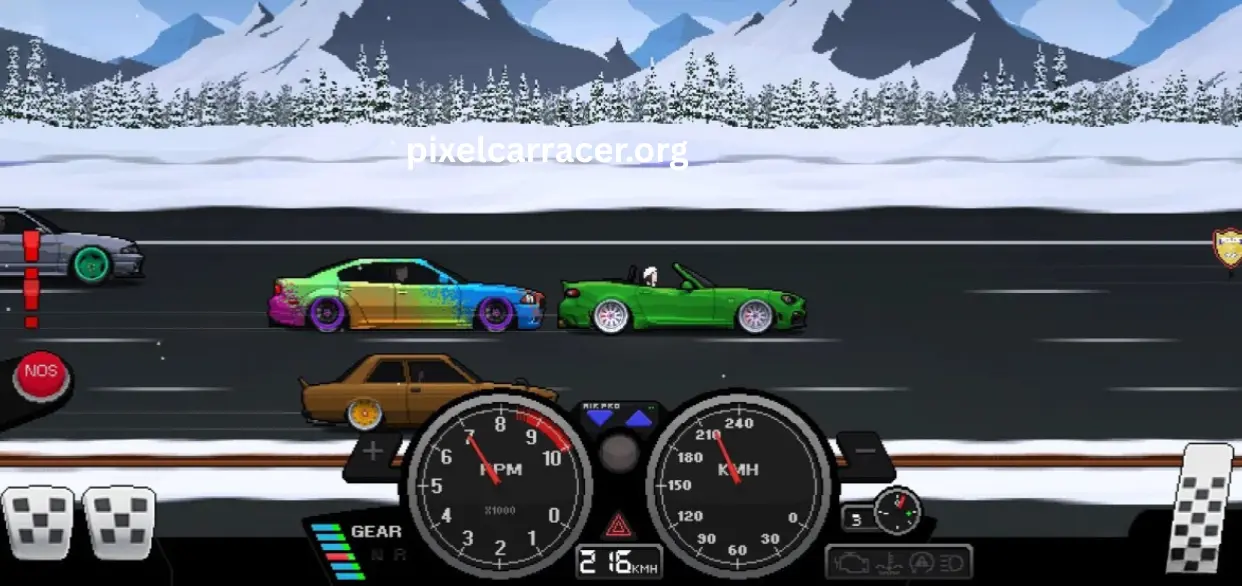Activate the red NOS button

(41, 374)
